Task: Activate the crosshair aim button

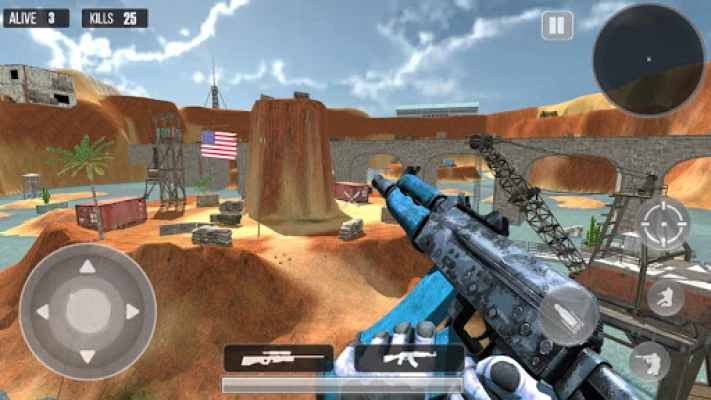Action: [x=663, y=224]
